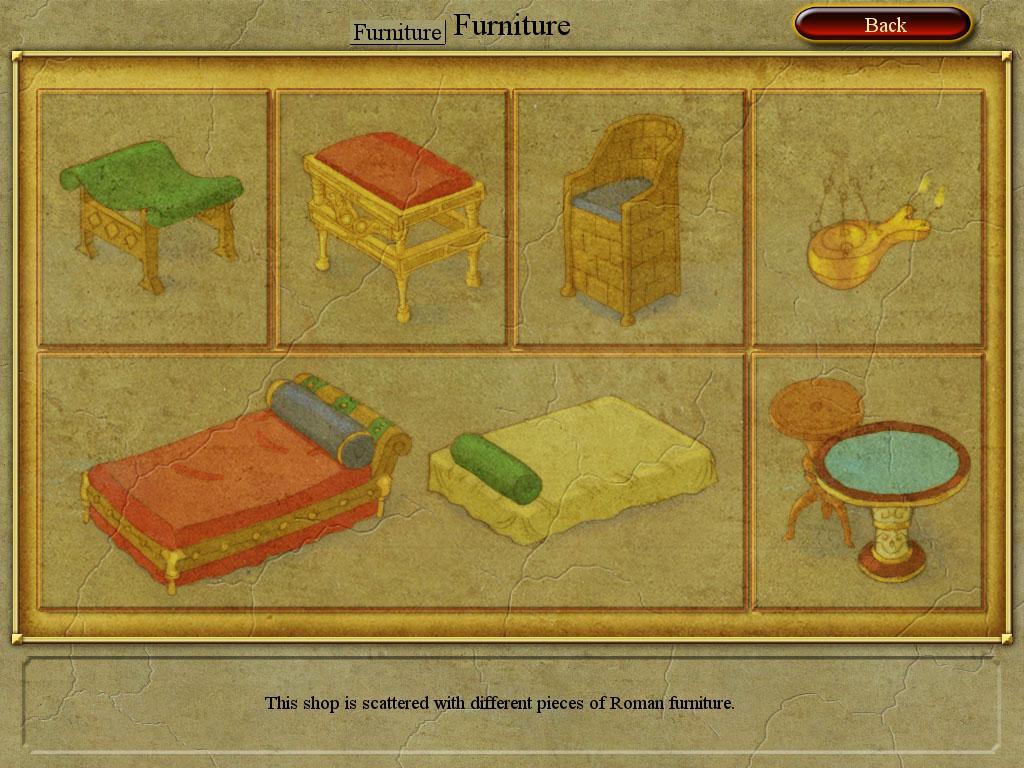Choose the red-cushioned golden stool tile

(x=393, y=218)
